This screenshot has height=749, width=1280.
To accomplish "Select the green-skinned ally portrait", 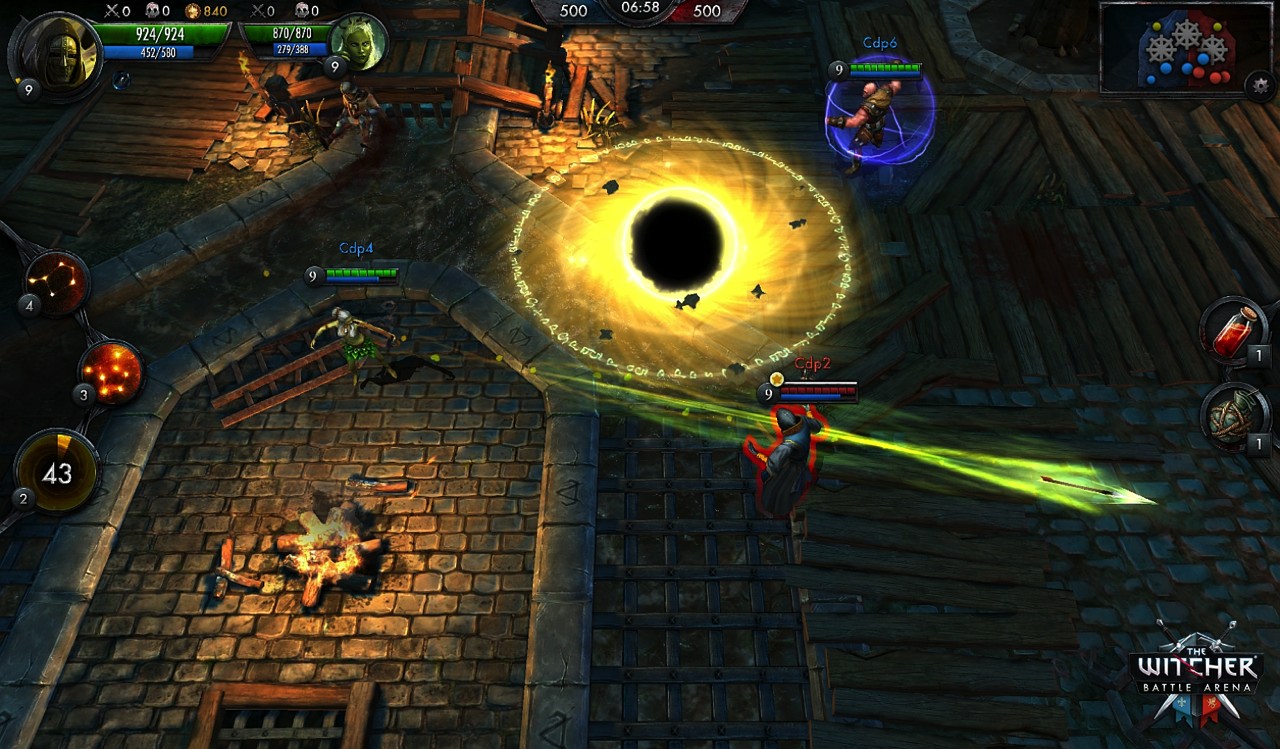I will pyautogui.click(x=357, y=42).
